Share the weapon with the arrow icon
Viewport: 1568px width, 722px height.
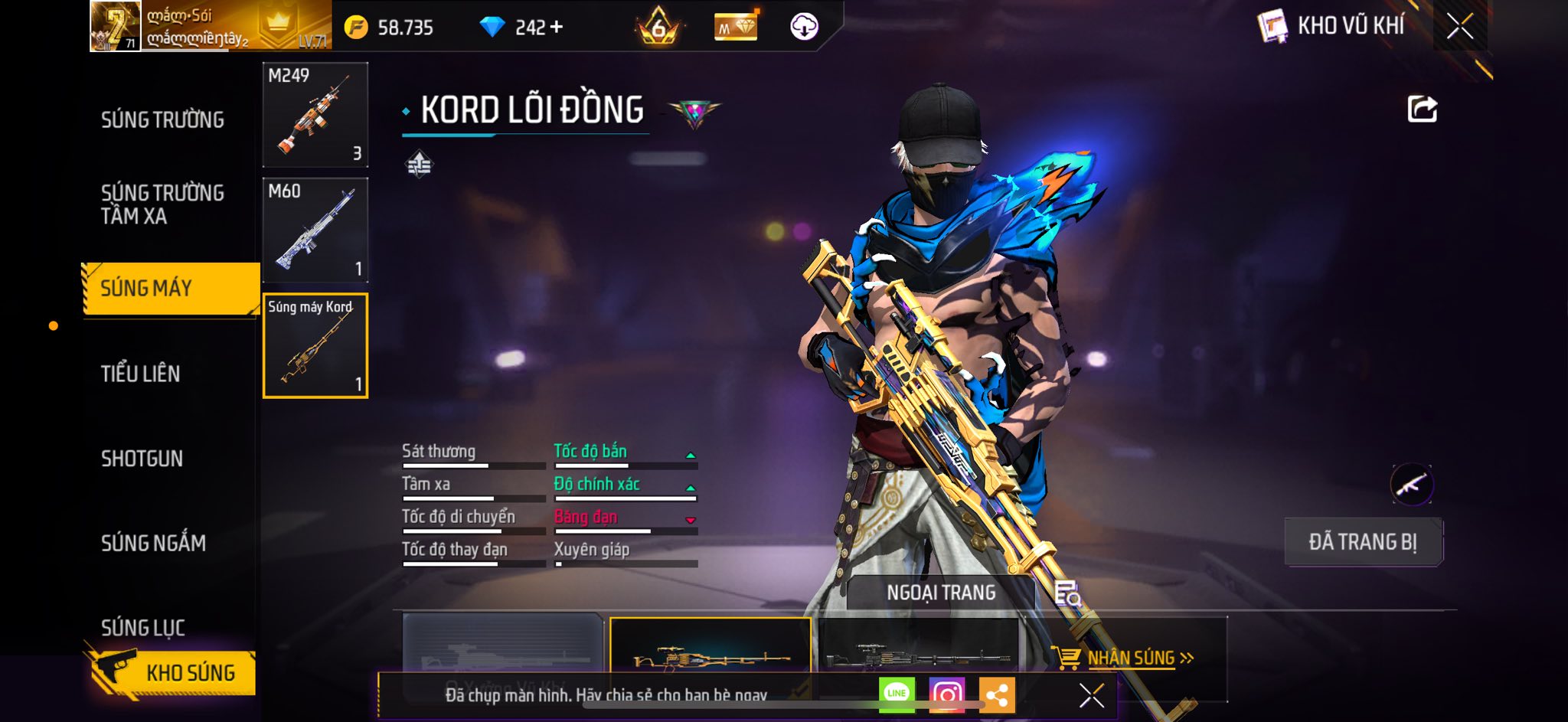coord(1423,109)
